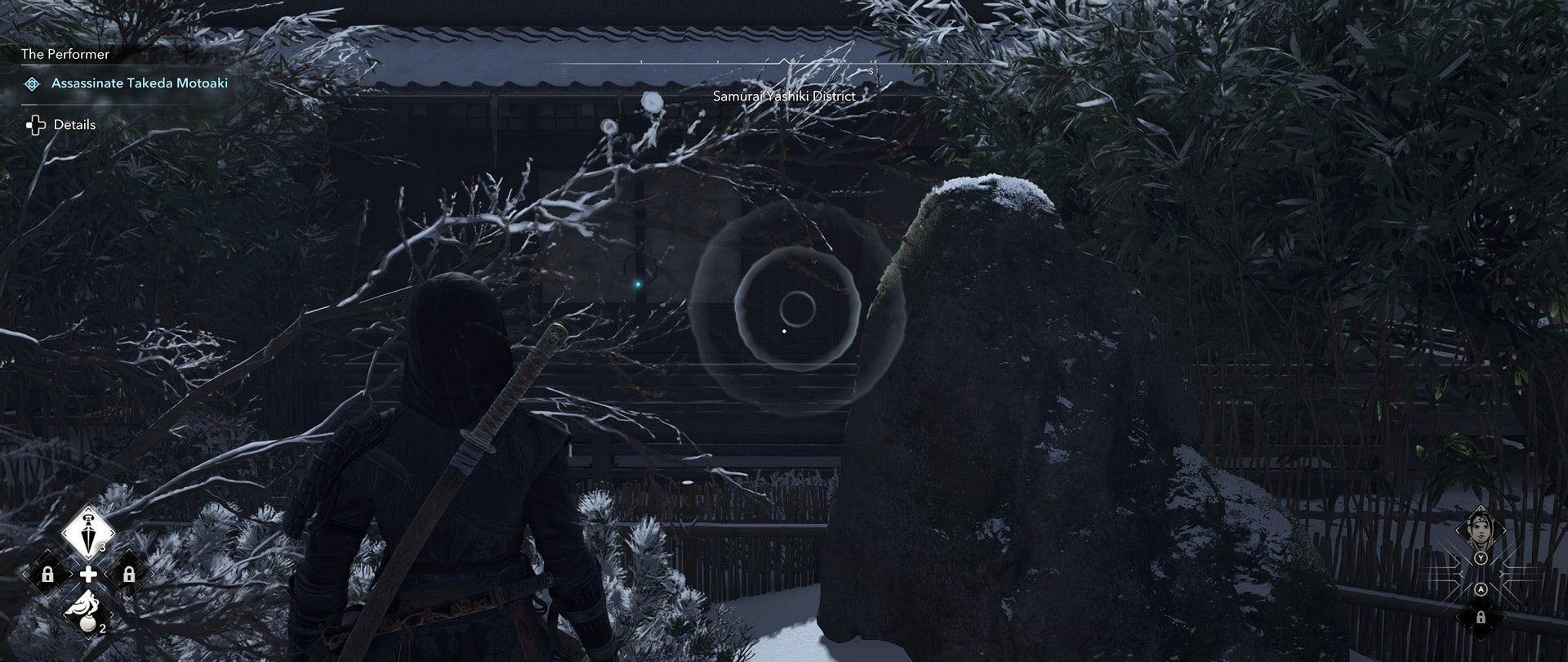Click the Samurai Yashiki District label

click(783, 96)
